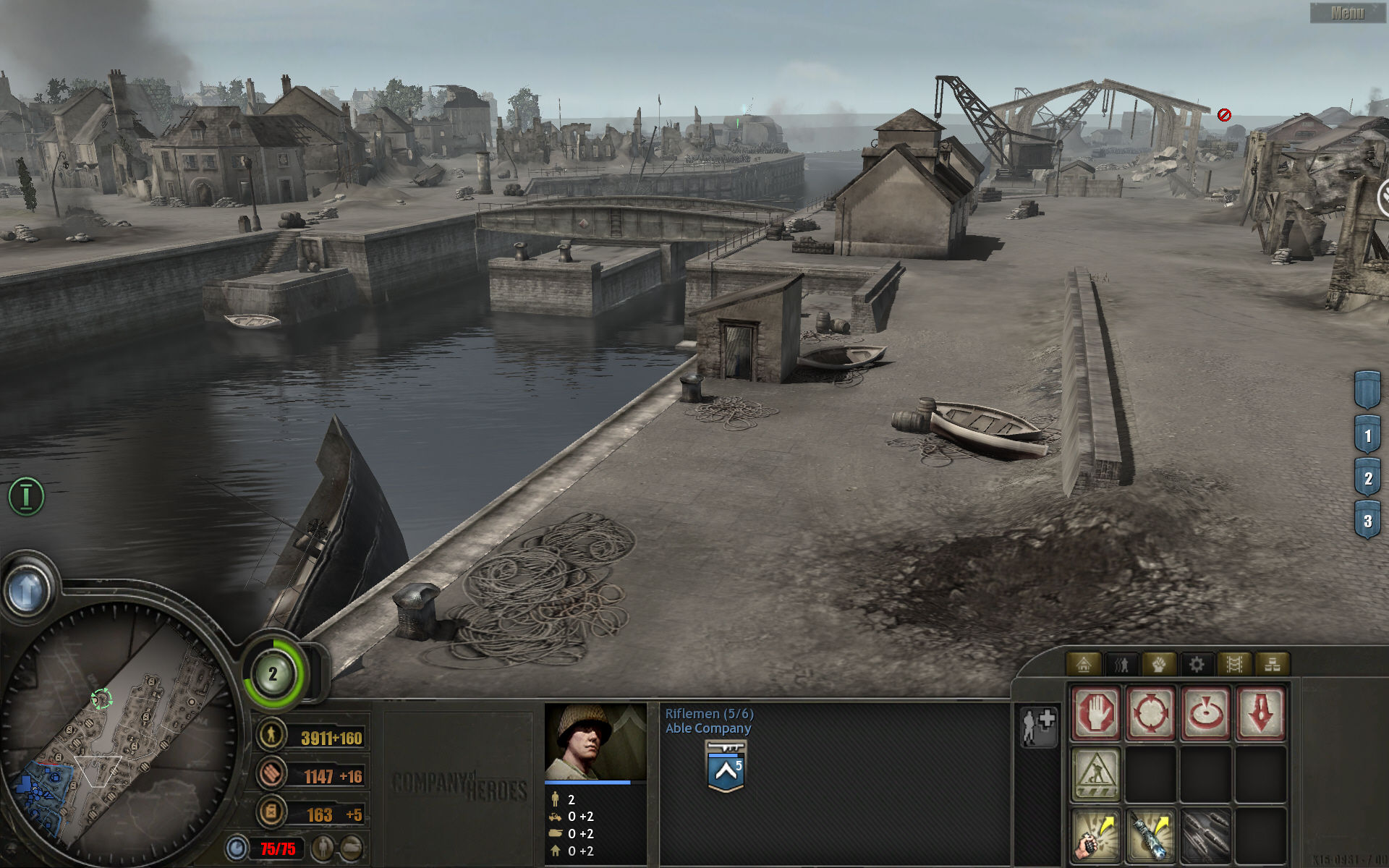
Task: Select control group 3 shield
Action: tap(1367, 521)
